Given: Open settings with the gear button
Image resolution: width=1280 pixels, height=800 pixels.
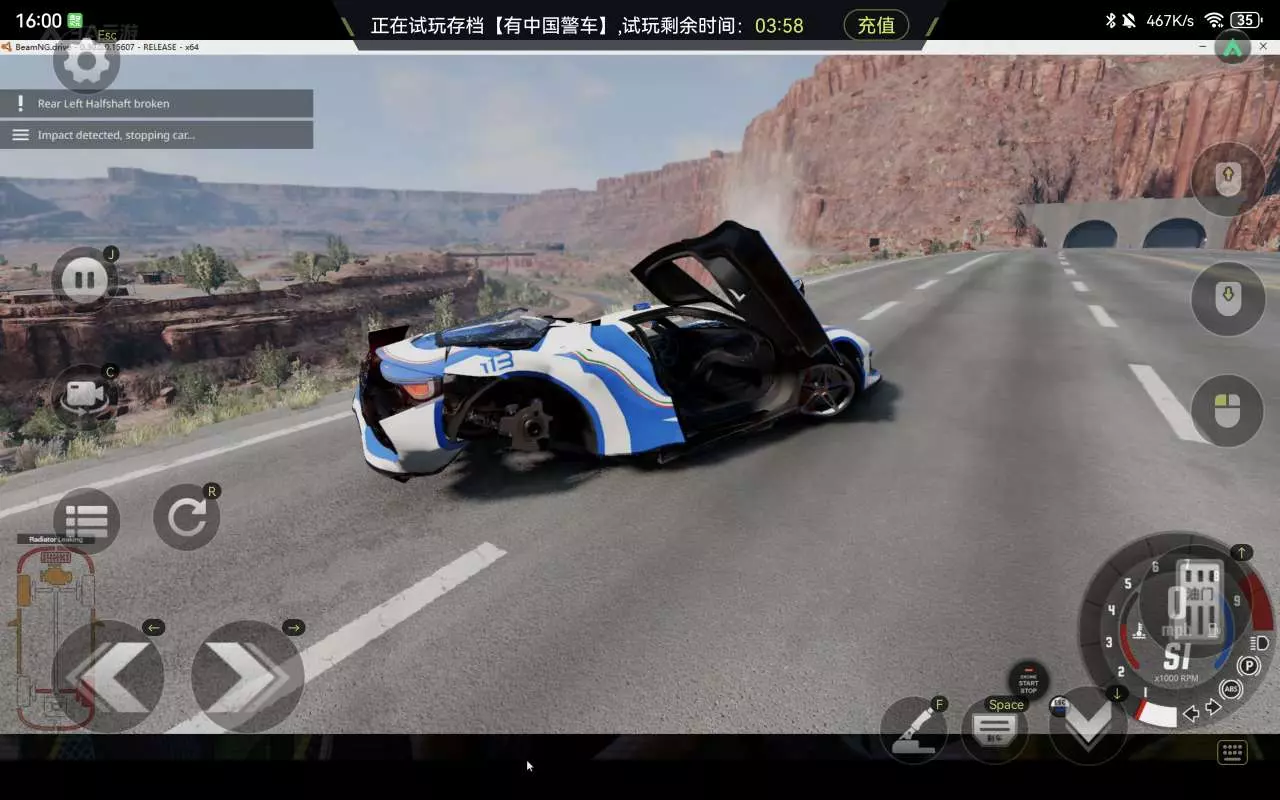Looking at the screenshot, I should click(x=86, y=63).
